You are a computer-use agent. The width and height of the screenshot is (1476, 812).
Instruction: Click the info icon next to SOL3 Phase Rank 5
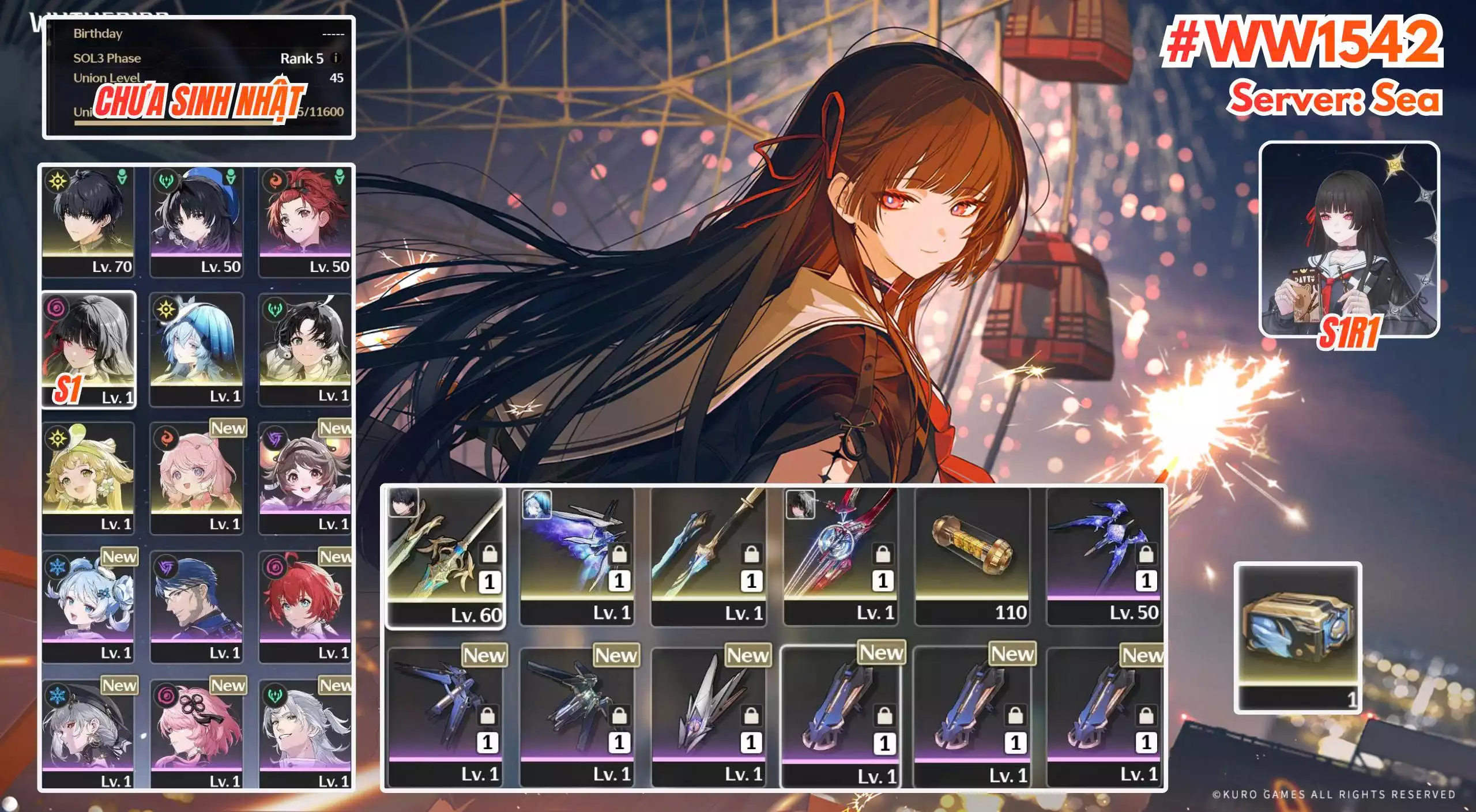coord(337,58)
